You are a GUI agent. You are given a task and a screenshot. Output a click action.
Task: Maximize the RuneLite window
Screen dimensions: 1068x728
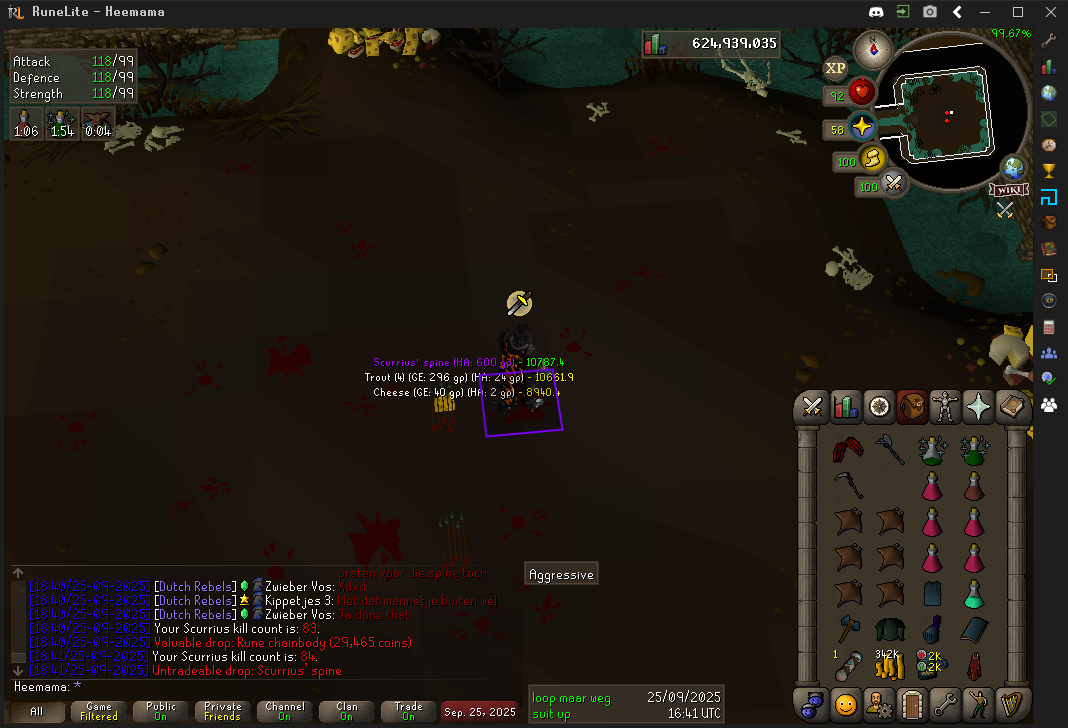click(1018, 12)
